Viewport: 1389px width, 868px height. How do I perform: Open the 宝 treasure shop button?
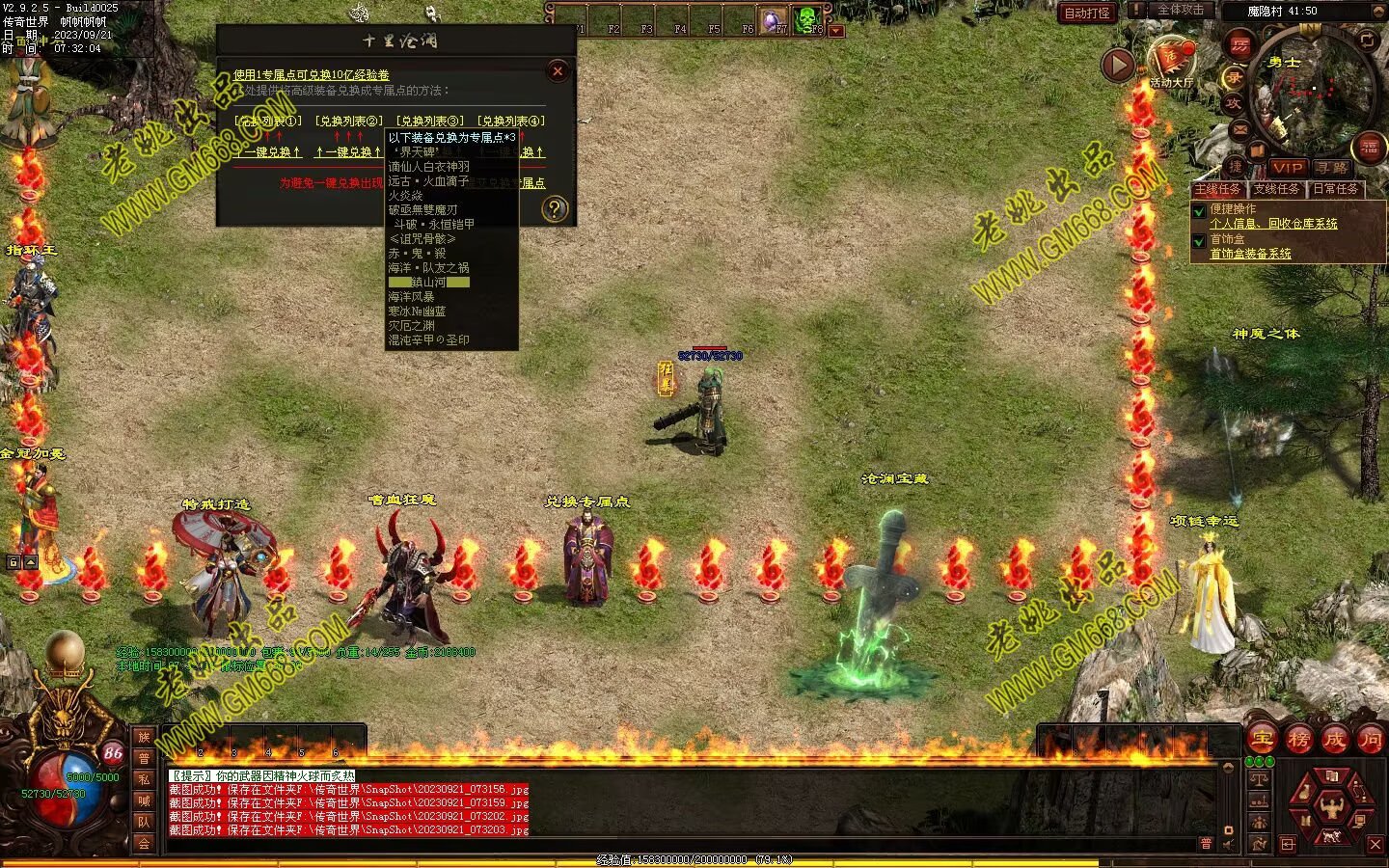coord(1262,740)
